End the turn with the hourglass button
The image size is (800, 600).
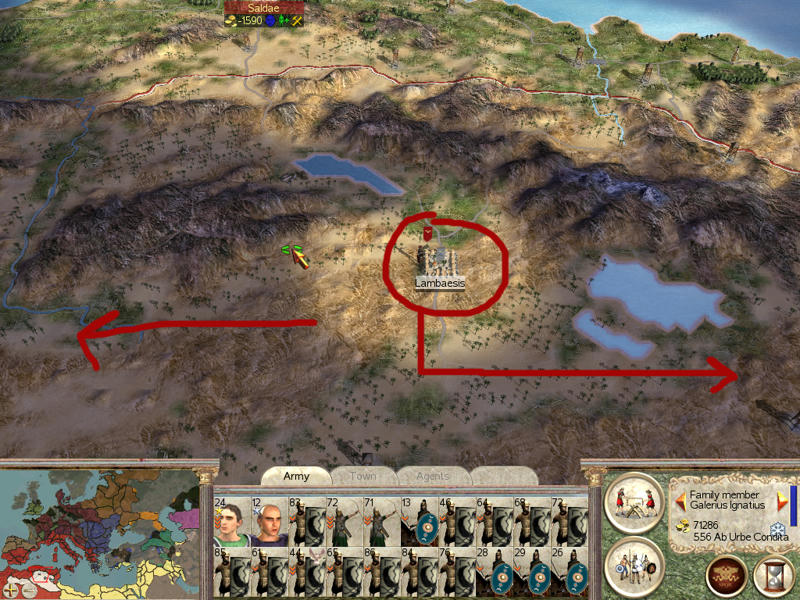click(x=773, y=576)
